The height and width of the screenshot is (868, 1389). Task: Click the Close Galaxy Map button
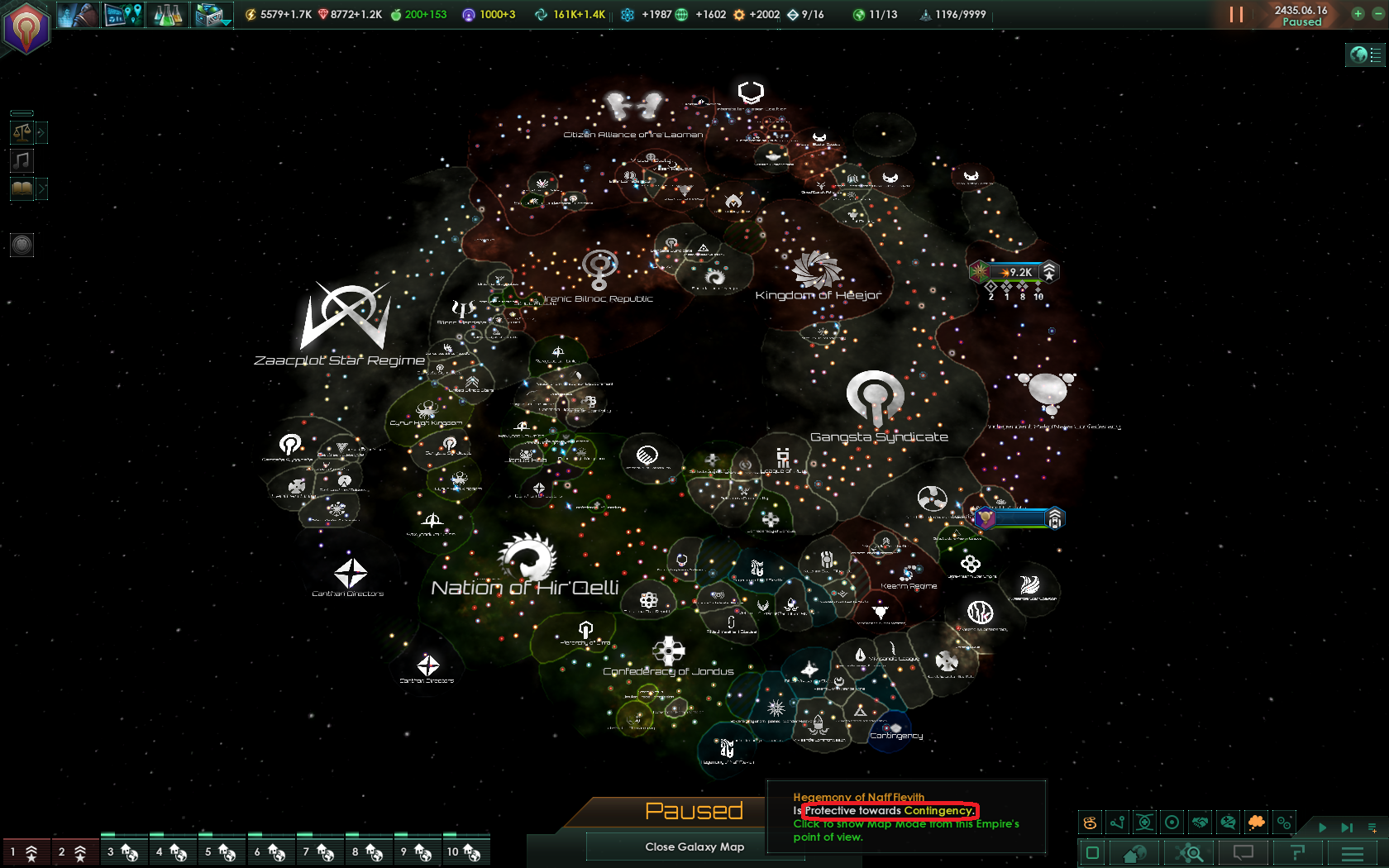694,847
